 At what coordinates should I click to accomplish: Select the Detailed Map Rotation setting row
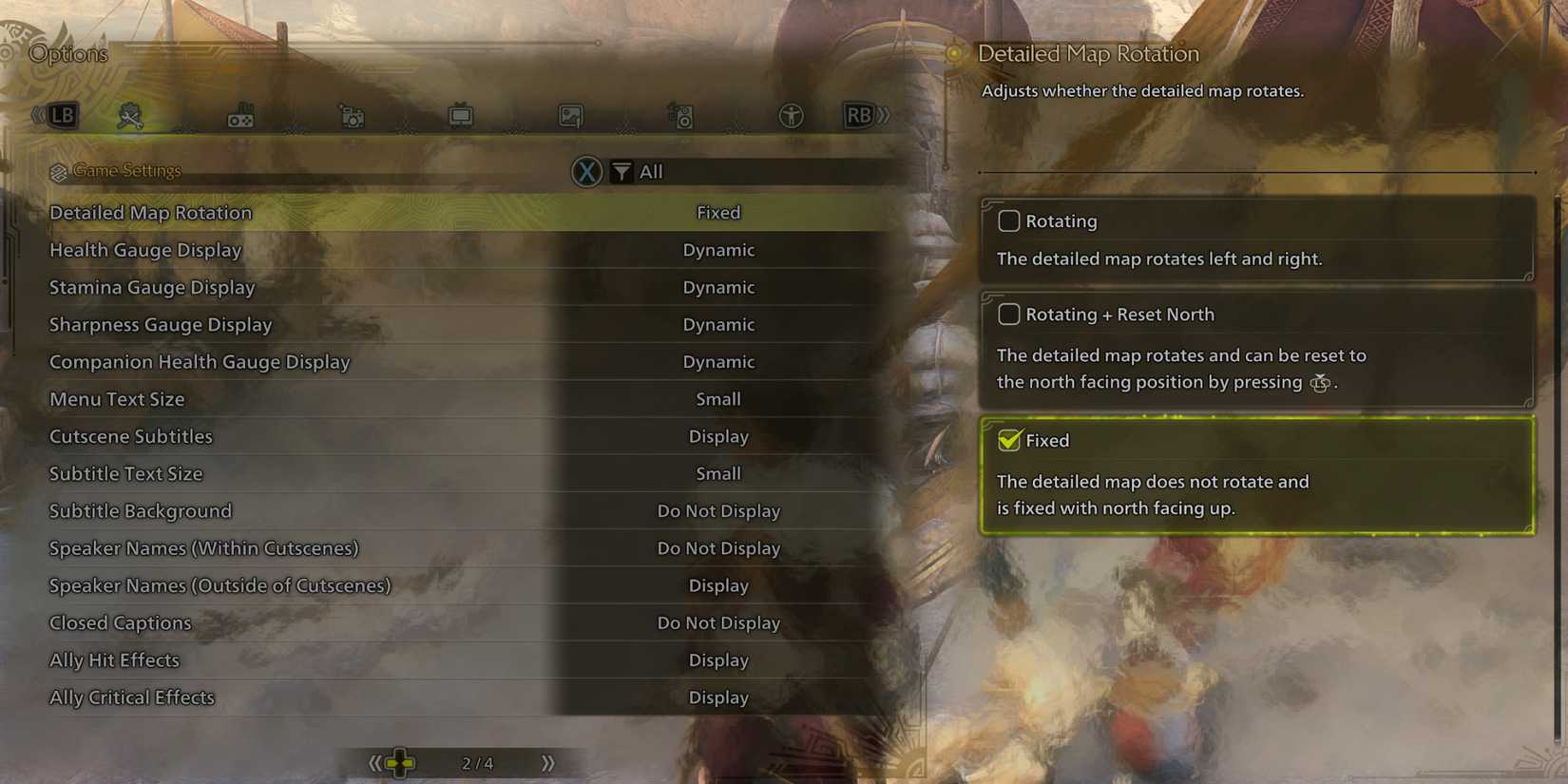(380, 212)
